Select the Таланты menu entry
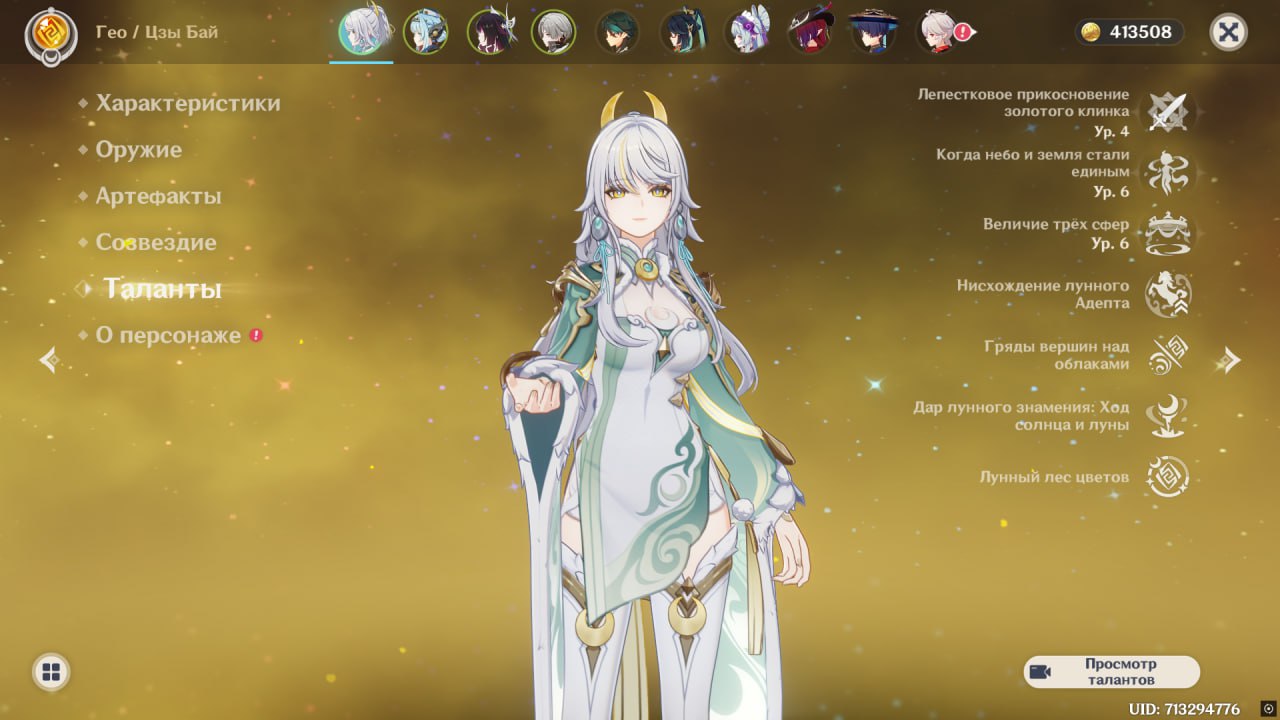This screenshot has height=720, width=1280. tap(162, 289)
